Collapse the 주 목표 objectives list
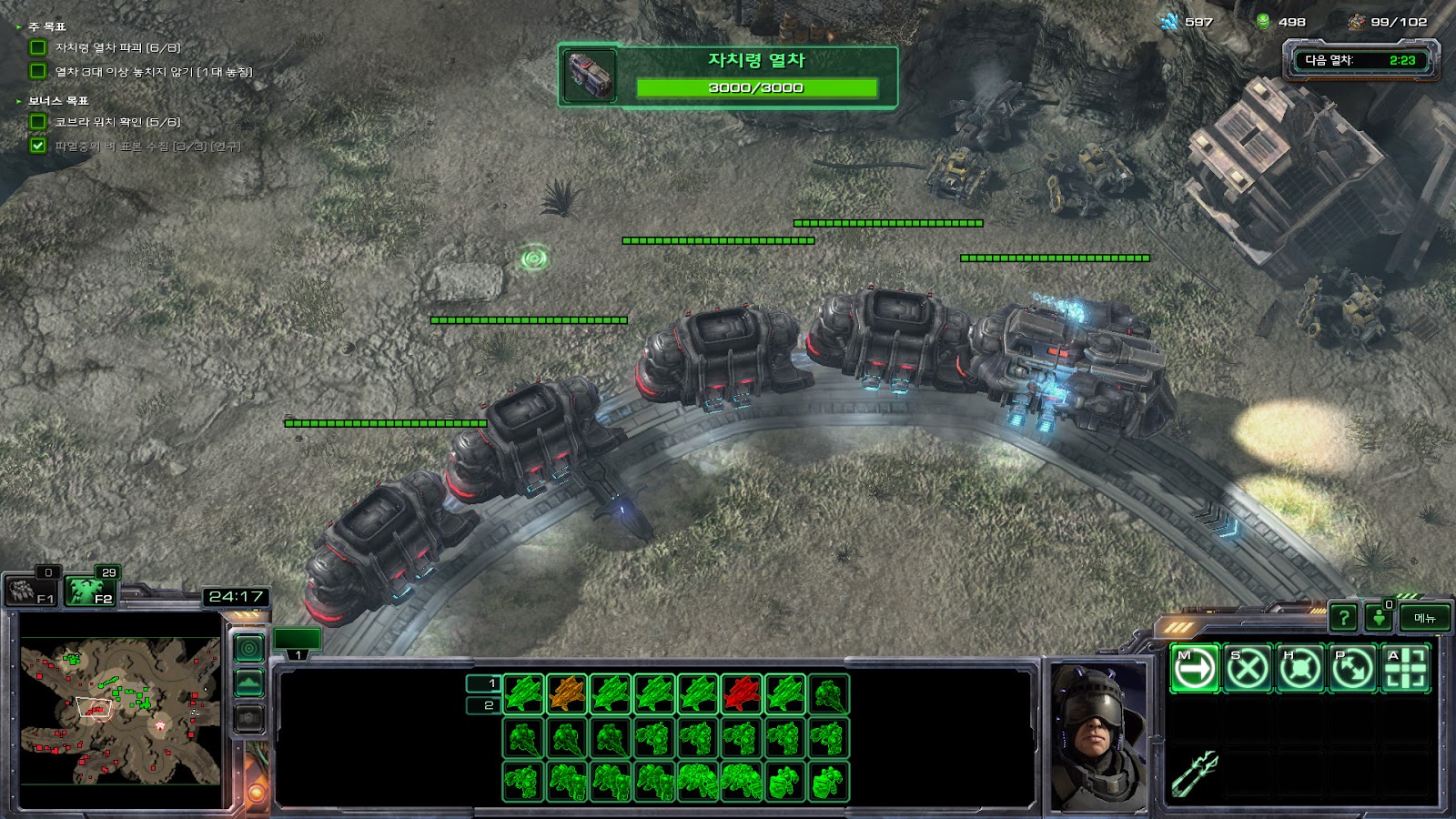The width and height of the screenshot is (1456, 819). pyautogui.click(x=18, y=27)
